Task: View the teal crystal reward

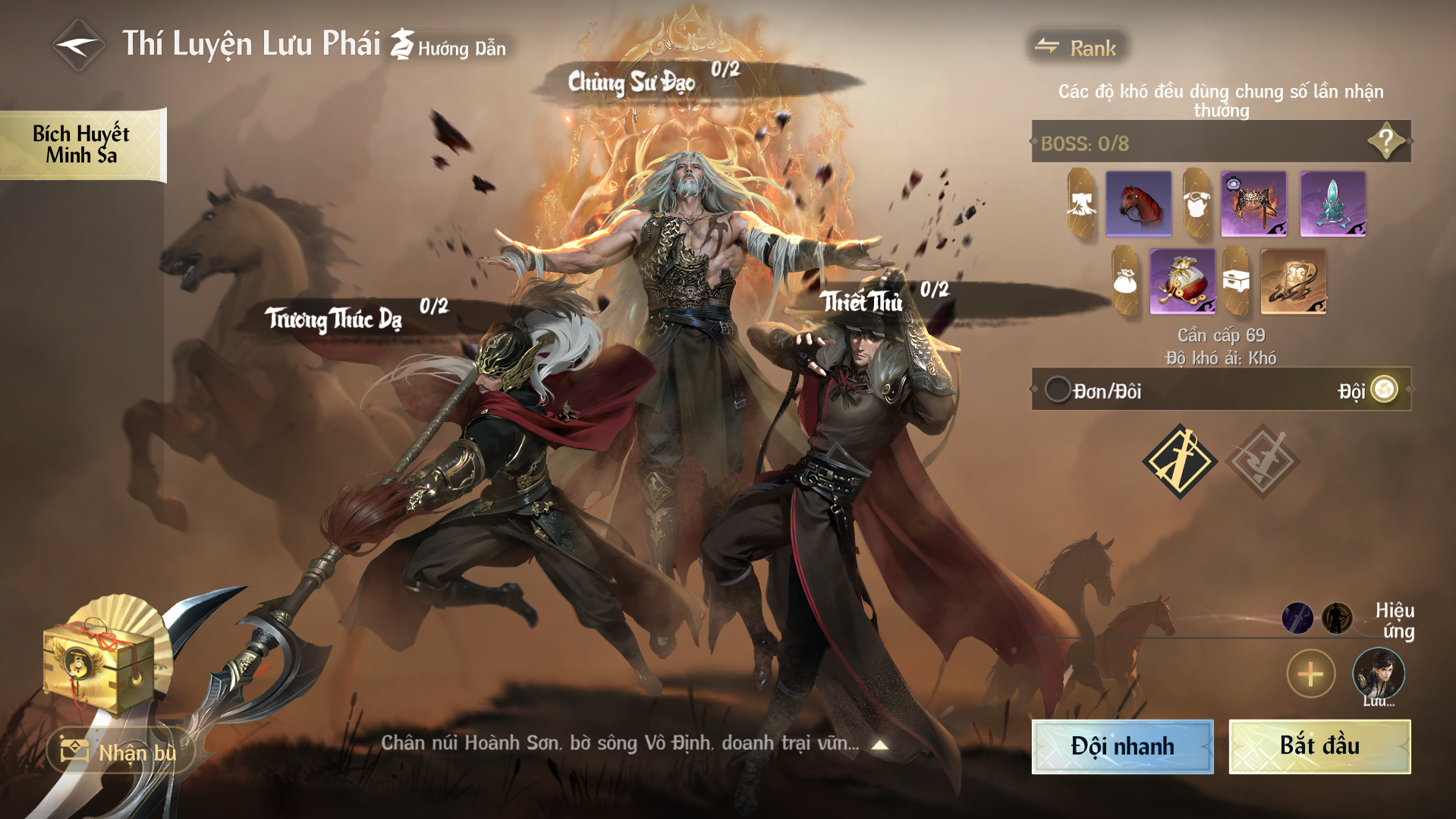Action: 1332,203
